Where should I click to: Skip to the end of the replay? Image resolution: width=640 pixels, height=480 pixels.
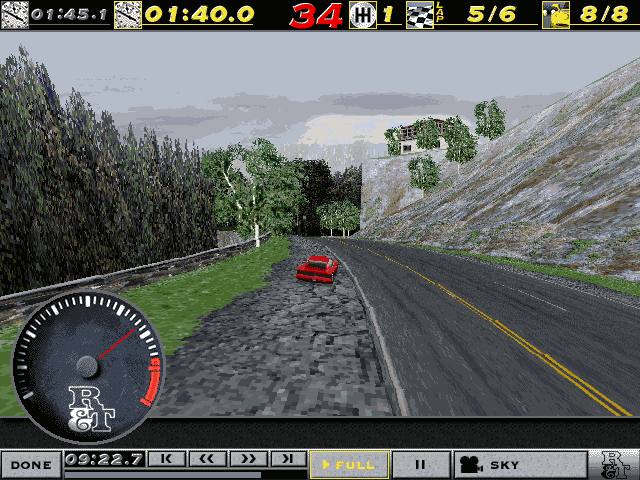287,459
